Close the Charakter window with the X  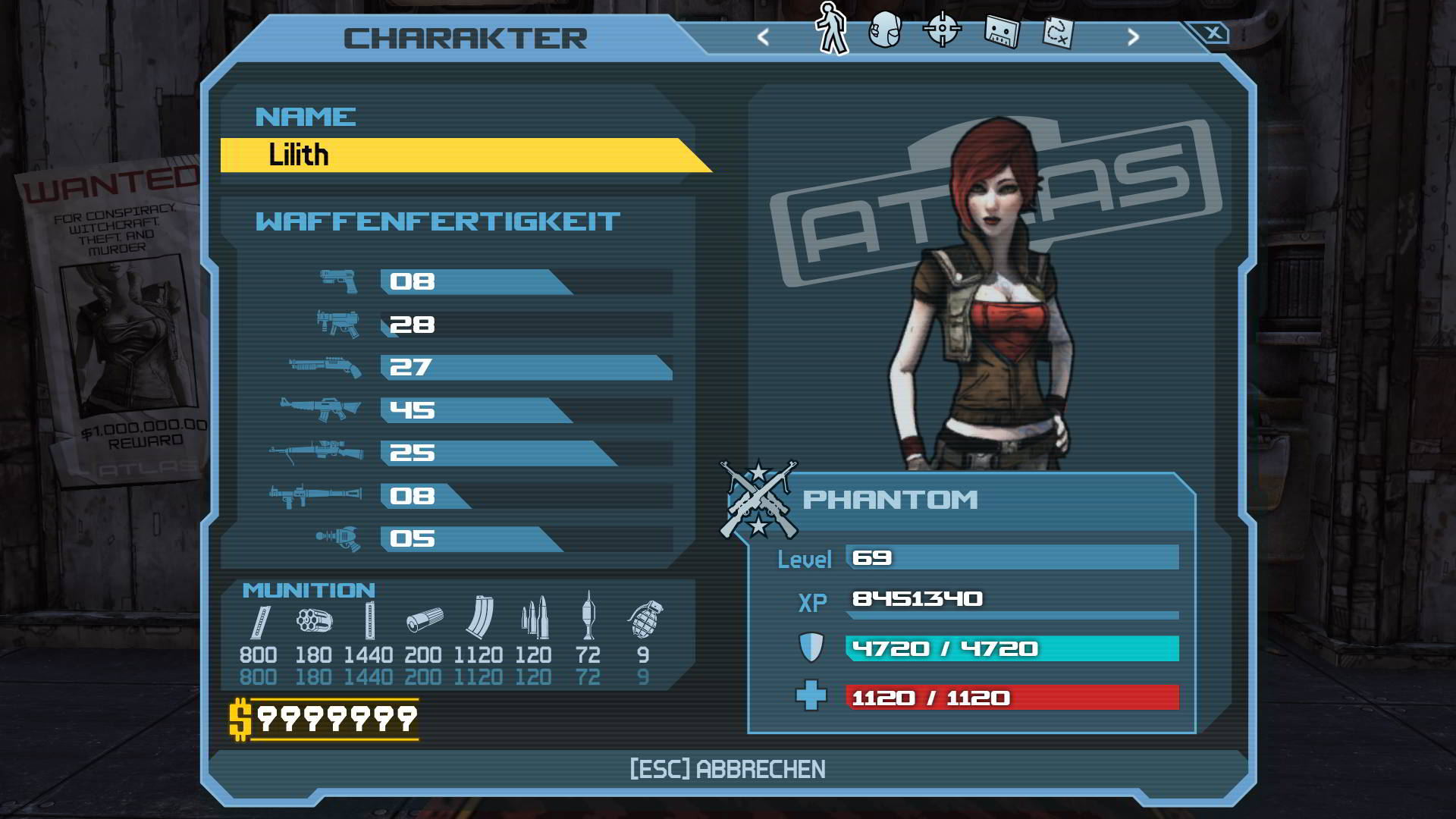(x=1213, y=33)
